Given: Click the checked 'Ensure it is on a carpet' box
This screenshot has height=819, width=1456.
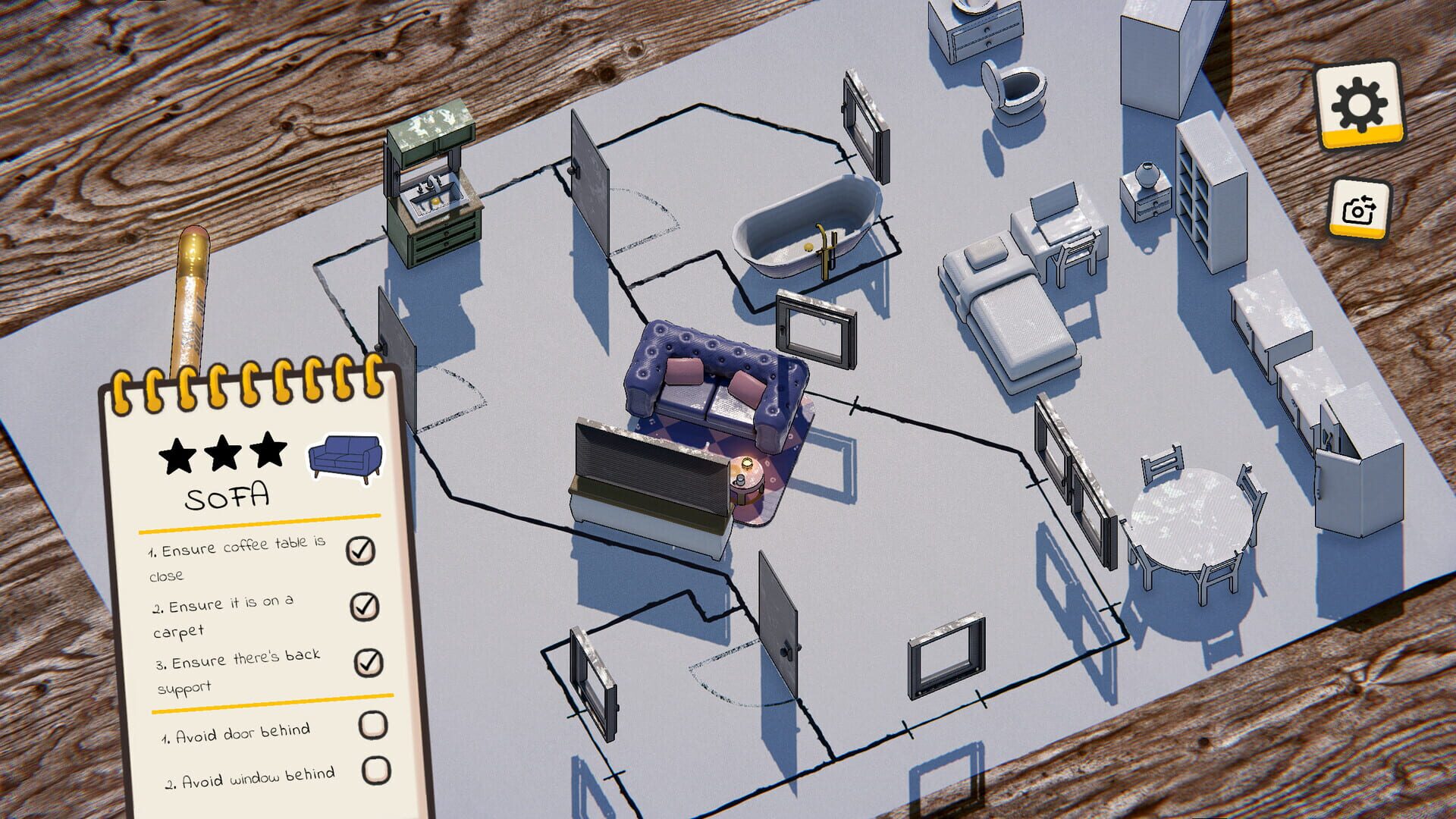Looking at the screenshot, I should (365, 606).
